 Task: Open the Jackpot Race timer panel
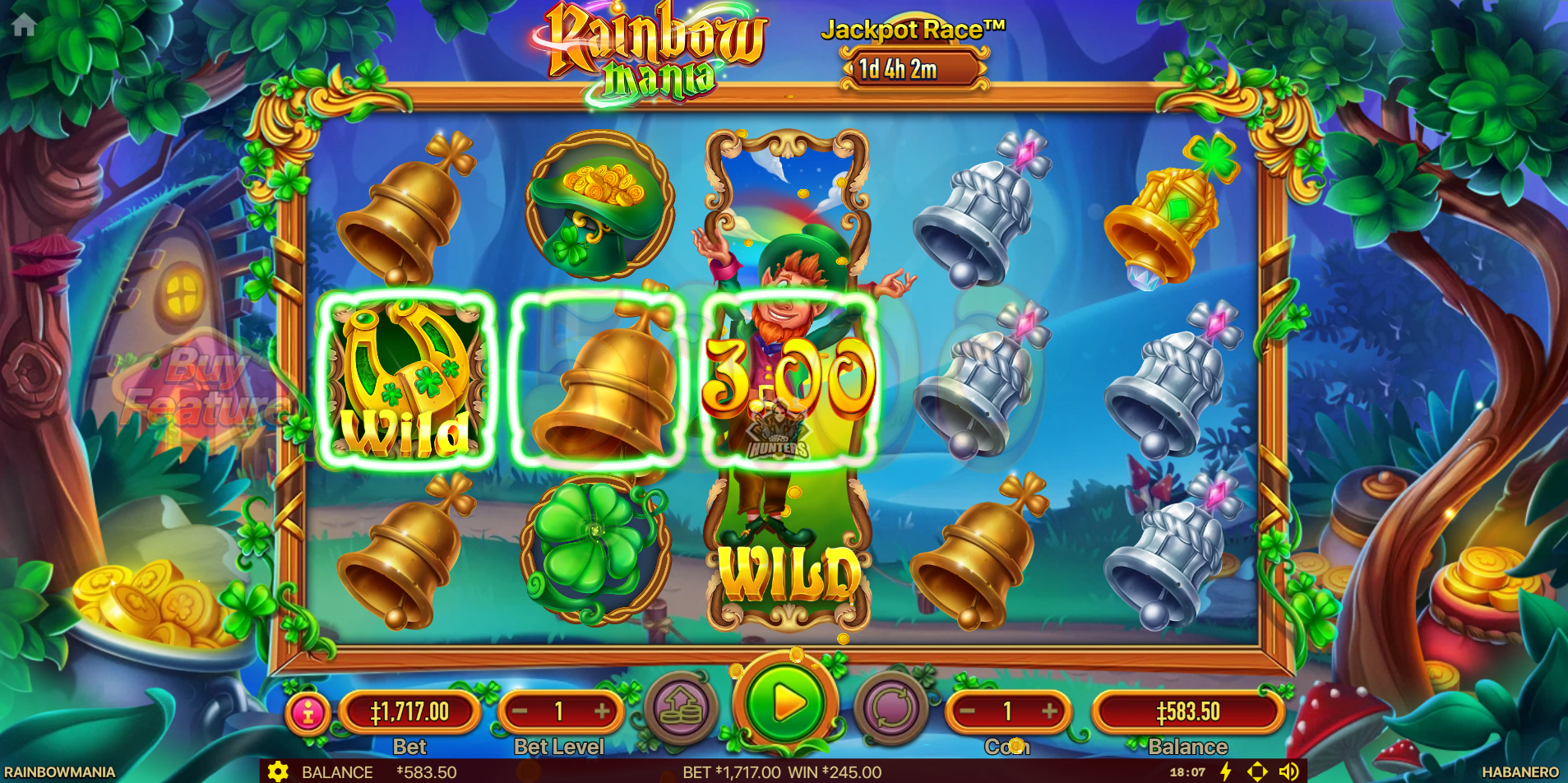[x=914, y=69]
